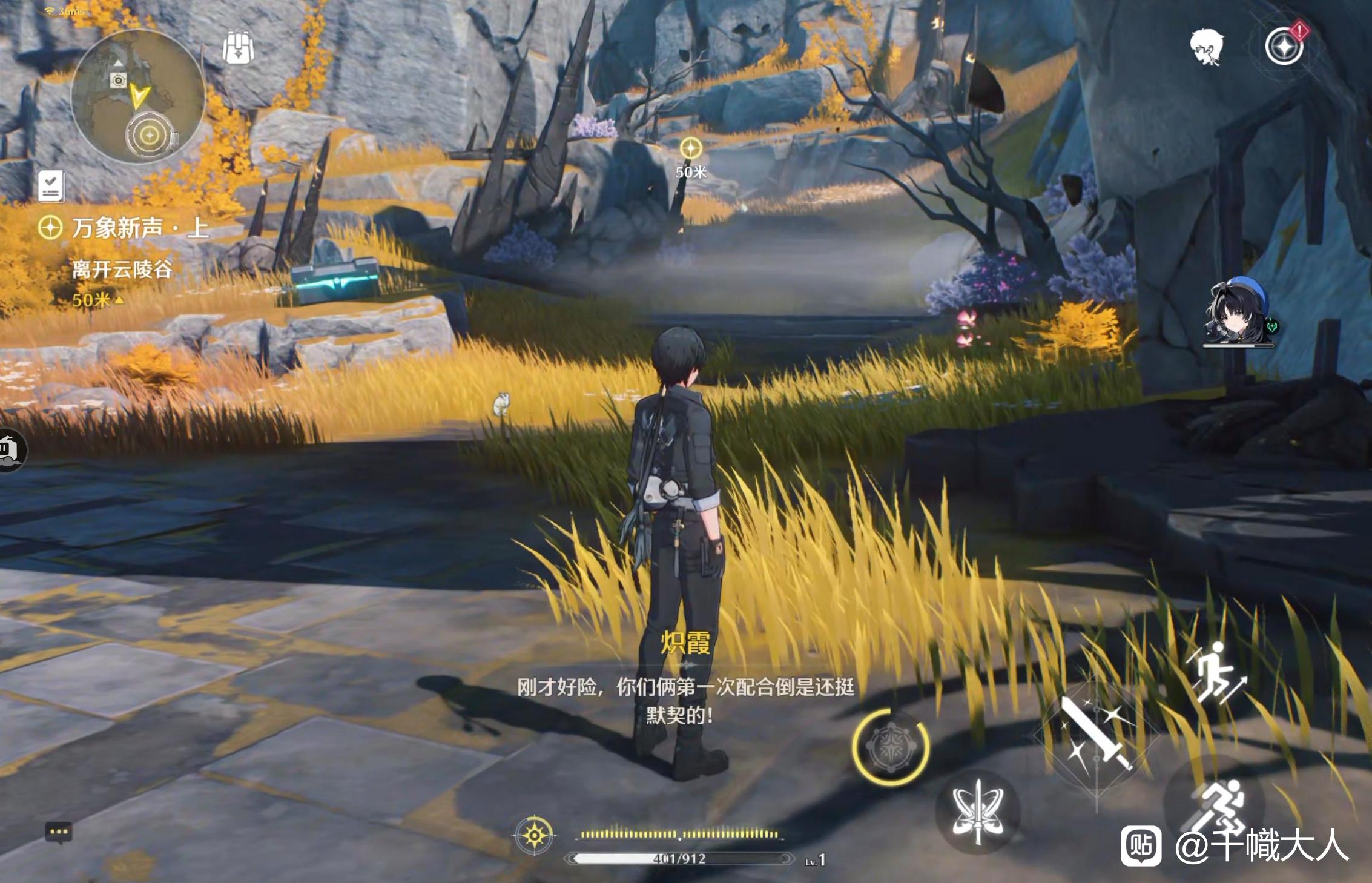Open the circular minimap
The image size is (1372, 883).
coord(138,97)
